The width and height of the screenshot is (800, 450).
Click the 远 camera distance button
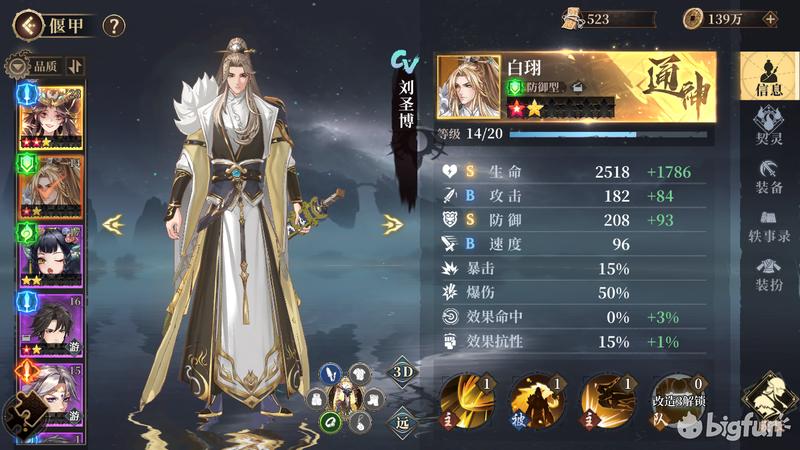(x=400, y=422)
